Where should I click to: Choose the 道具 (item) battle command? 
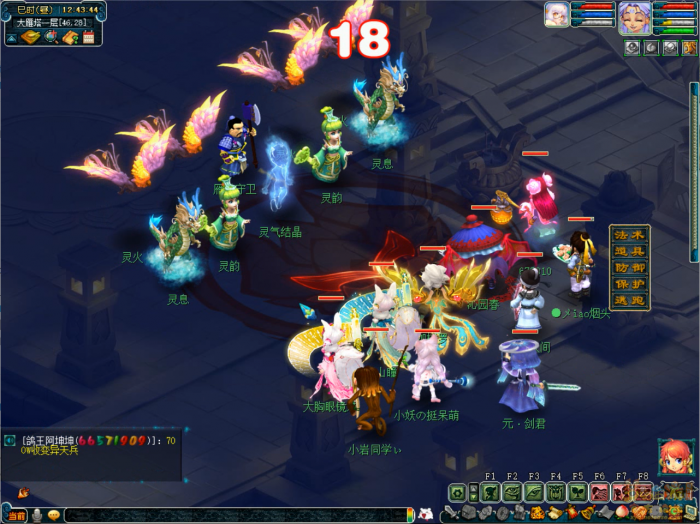pyautogui.click(x=631, y=251)
